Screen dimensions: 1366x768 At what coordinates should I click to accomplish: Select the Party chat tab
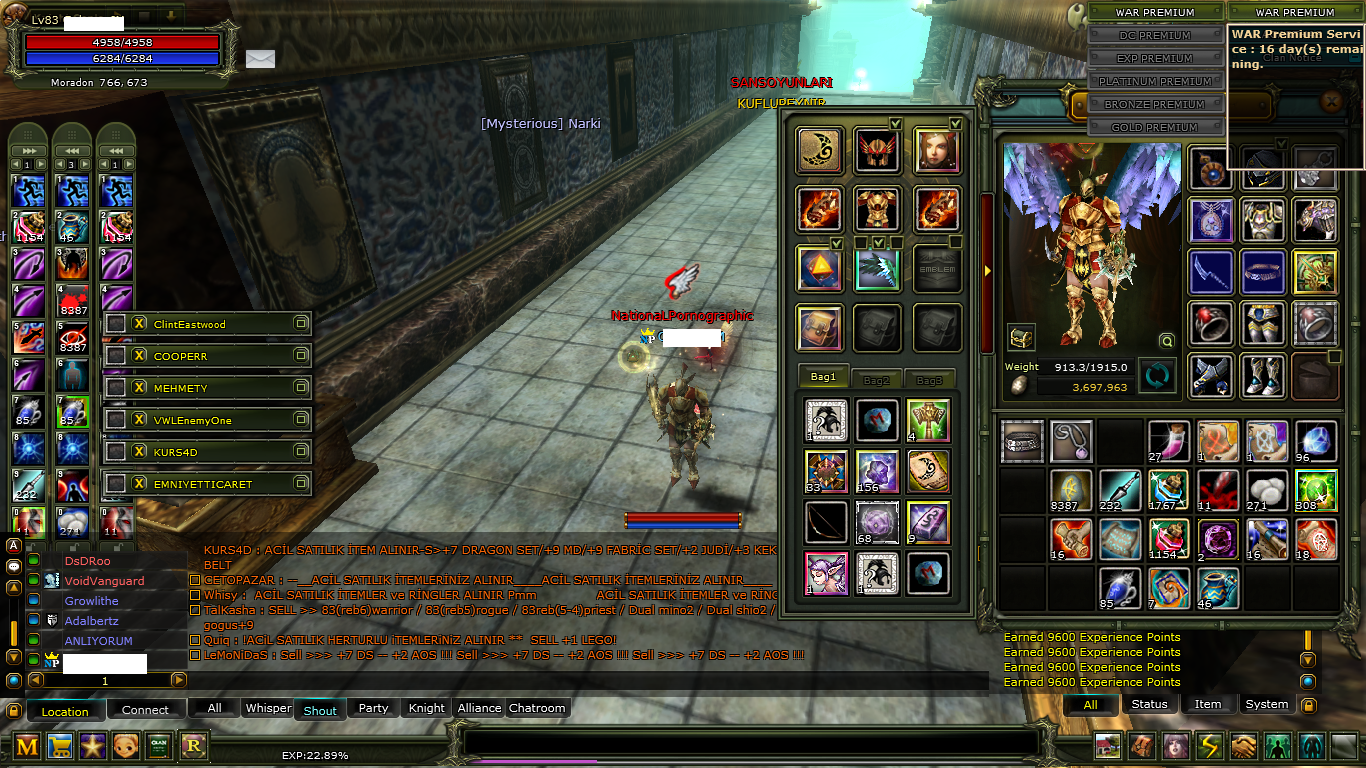[373, 708]
